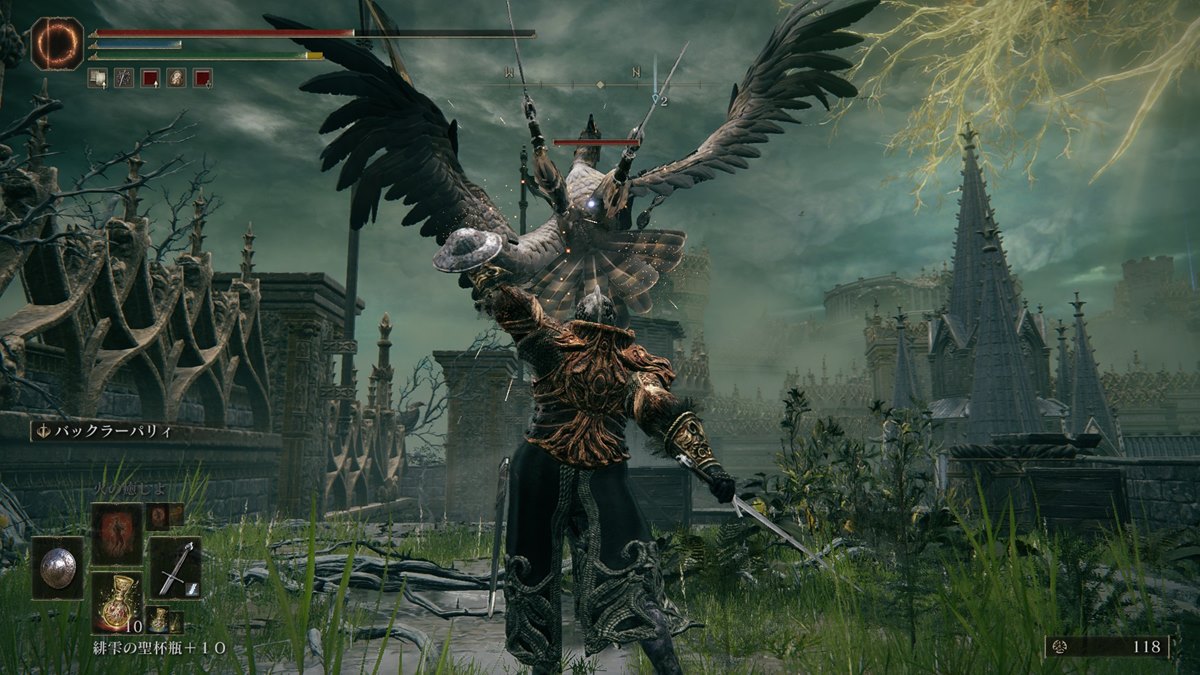Click the red status icon with down arrow
The height and width of the screenshot is (675, 1200).
click(202, 77)
